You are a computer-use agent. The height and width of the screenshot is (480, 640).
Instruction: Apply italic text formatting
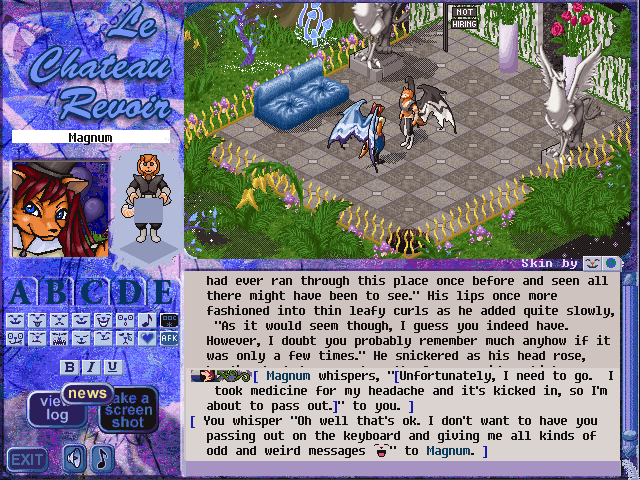[91, 367]
